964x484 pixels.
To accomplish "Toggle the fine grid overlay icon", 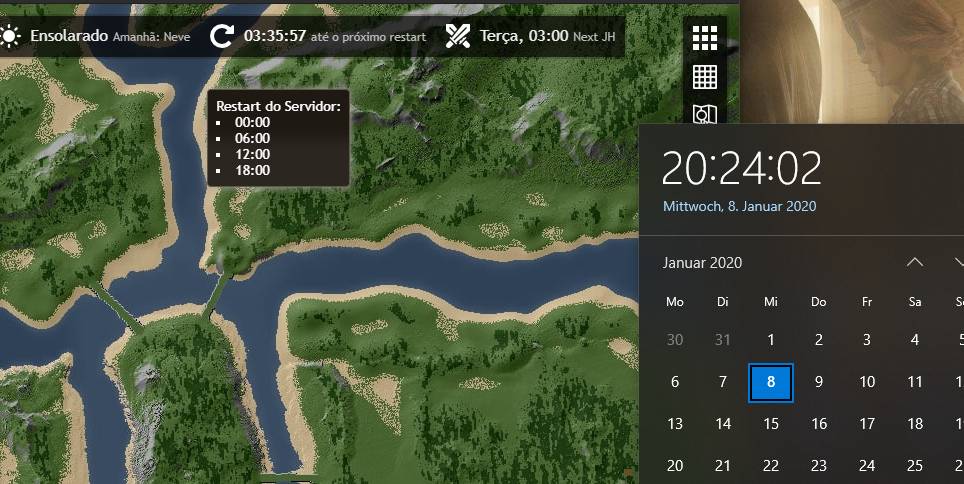I will 705,76.
